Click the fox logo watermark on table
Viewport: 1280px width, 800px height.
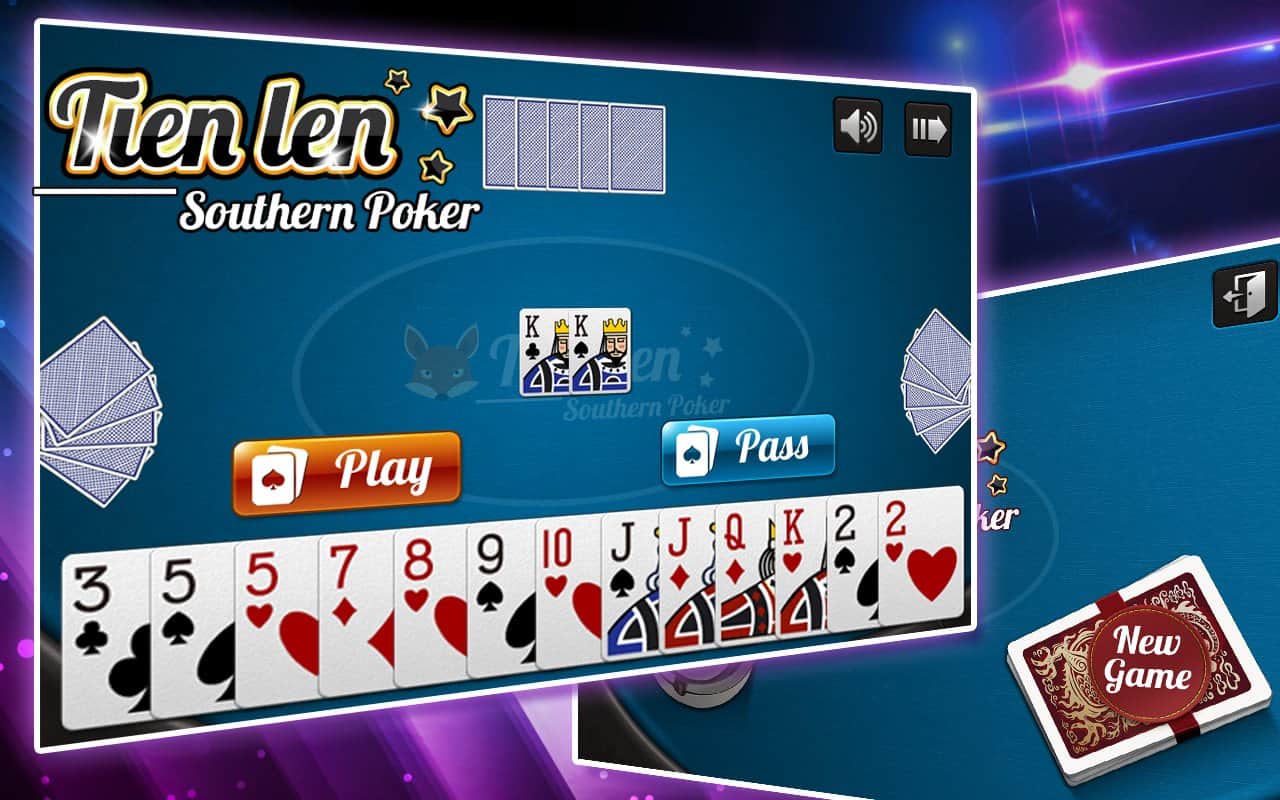(x=438, y=358)
